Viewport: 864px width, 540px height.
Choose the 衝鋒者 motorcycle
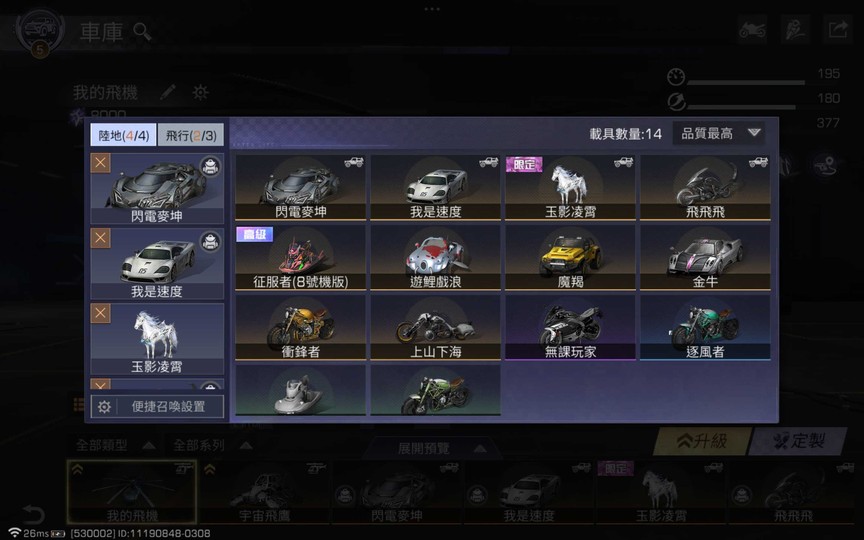301,328
